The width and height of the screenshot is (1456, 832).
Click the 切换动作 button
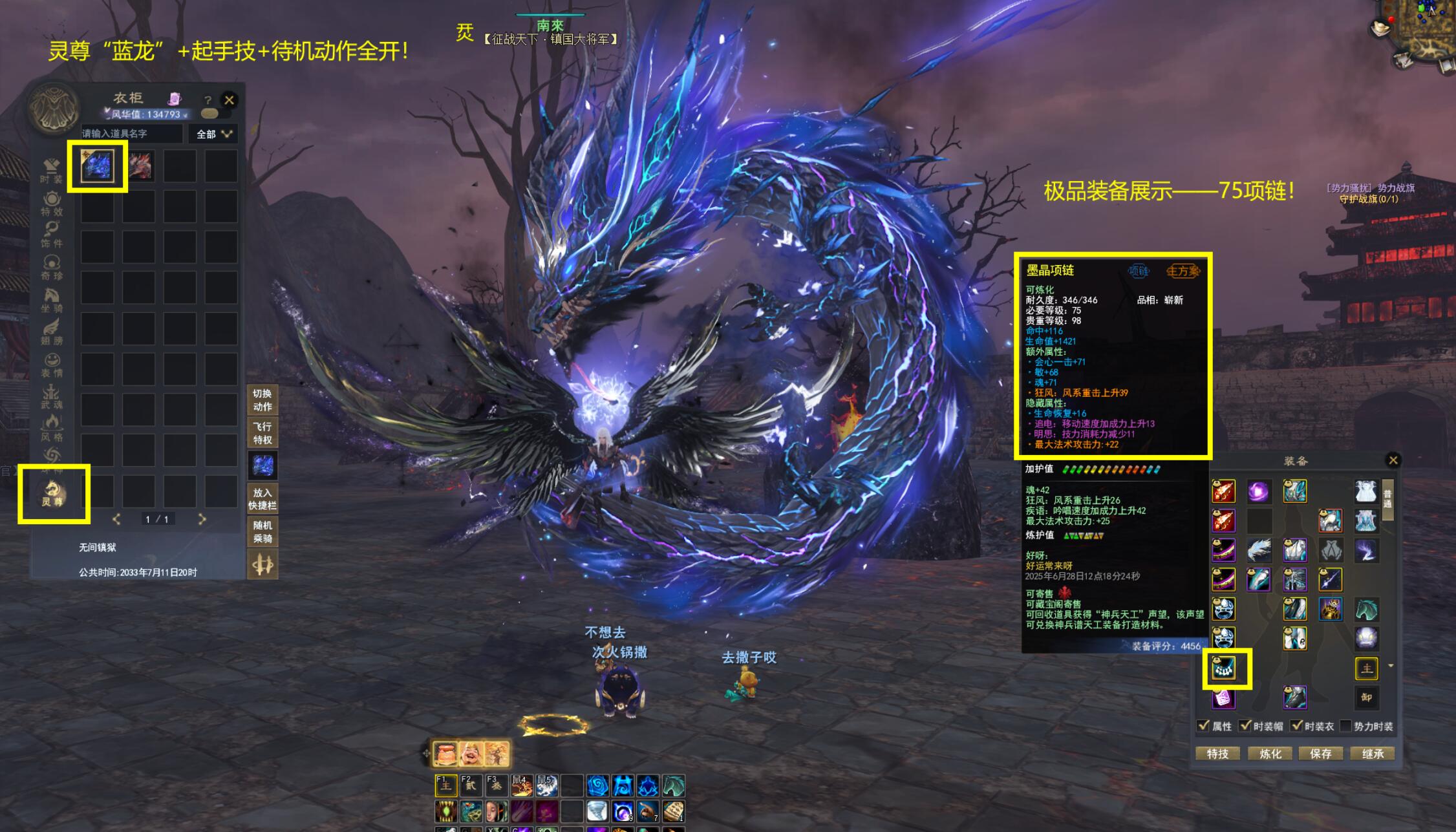(262, 400)
